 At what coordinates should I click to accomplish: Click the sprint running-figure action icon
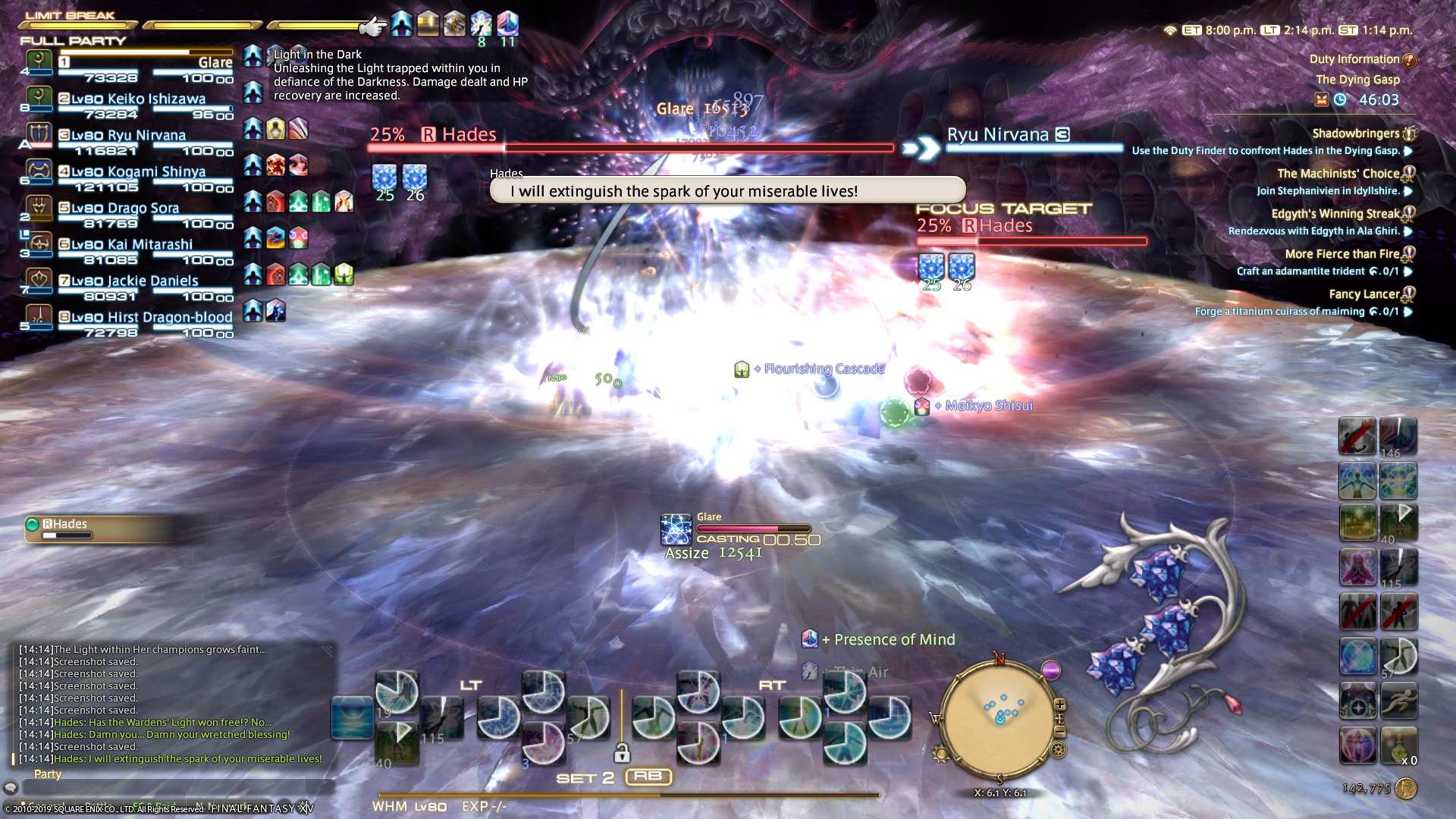[x=1398, y=701]
